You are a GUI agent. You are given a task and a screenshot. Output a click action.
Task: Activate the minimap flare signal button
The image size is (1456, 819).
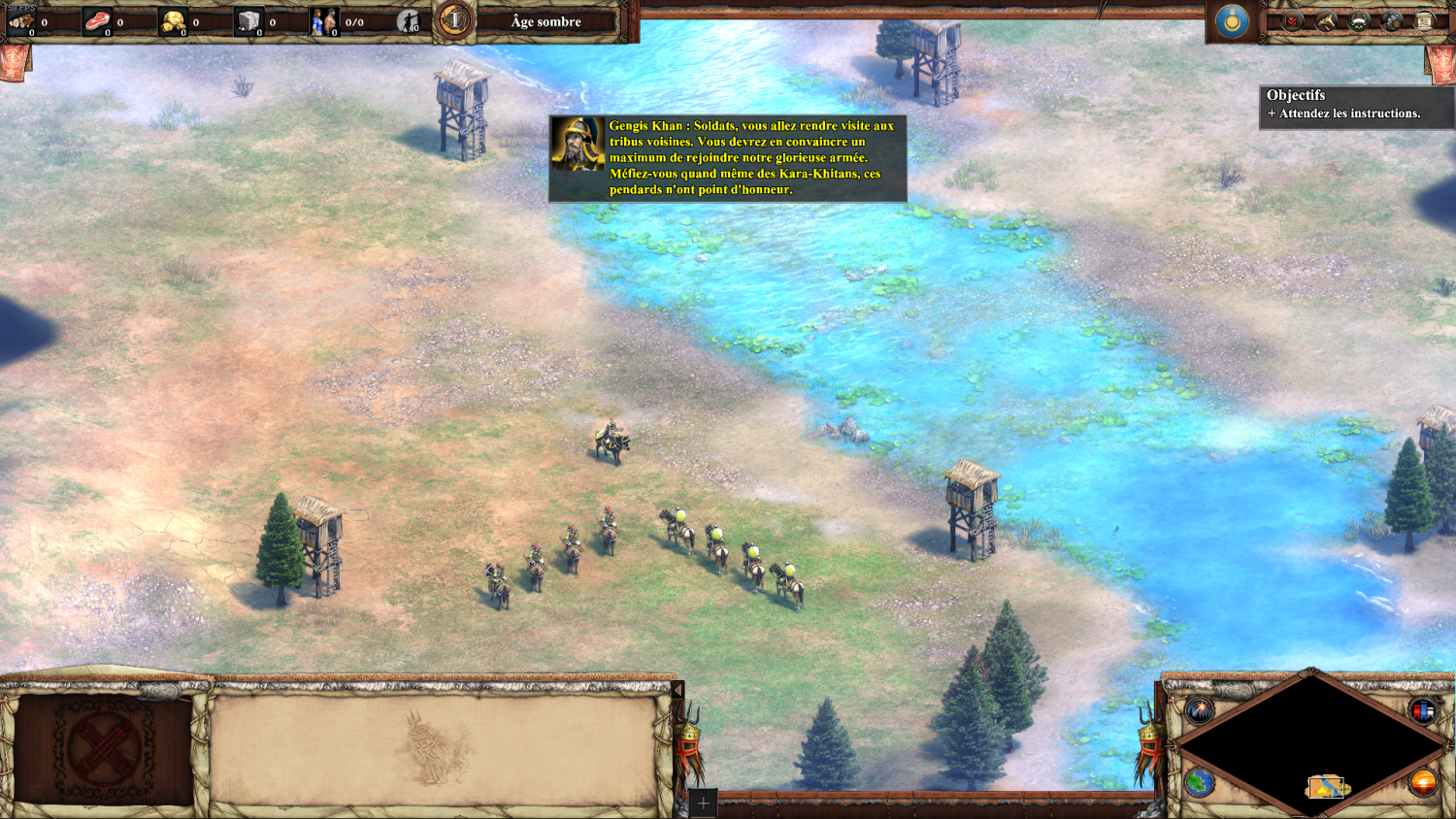pyautogui.click(x=1200, y=710)
